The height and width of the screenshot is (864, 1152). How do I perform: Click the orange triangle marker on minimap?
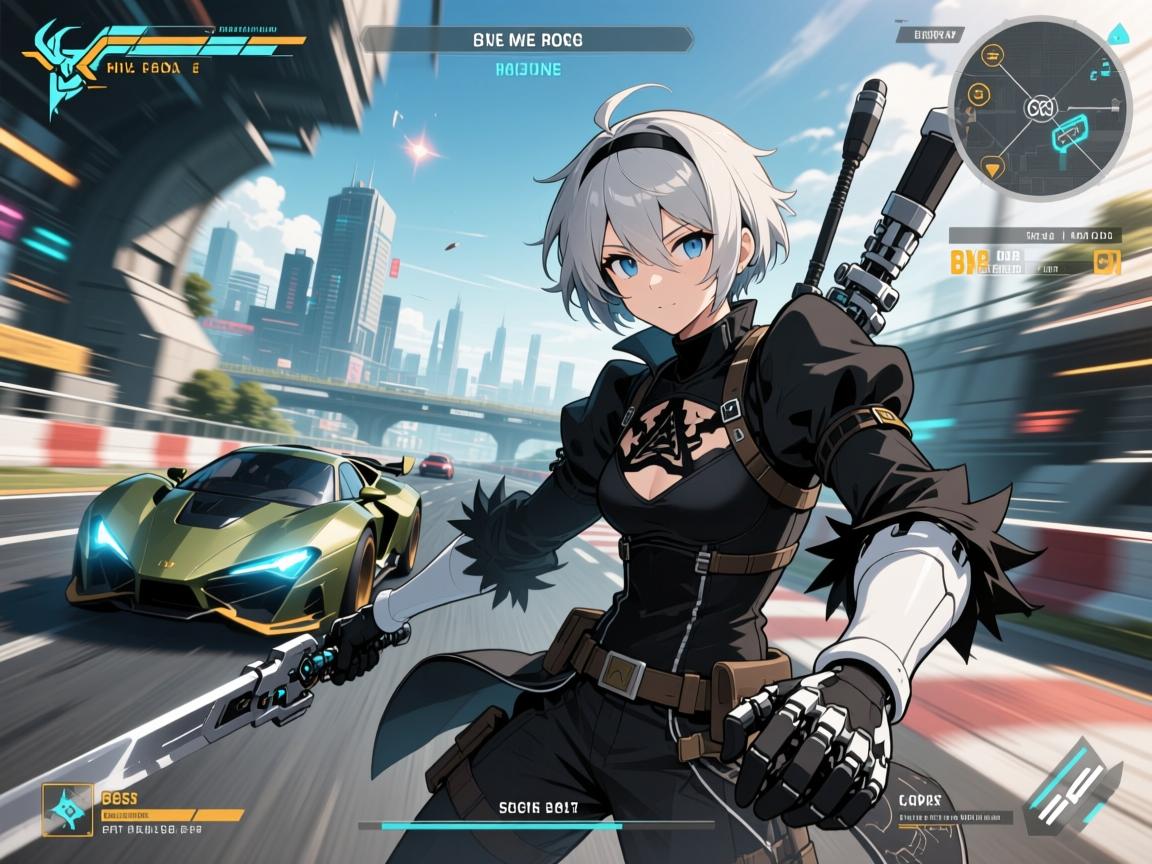(x=992, y=167)
